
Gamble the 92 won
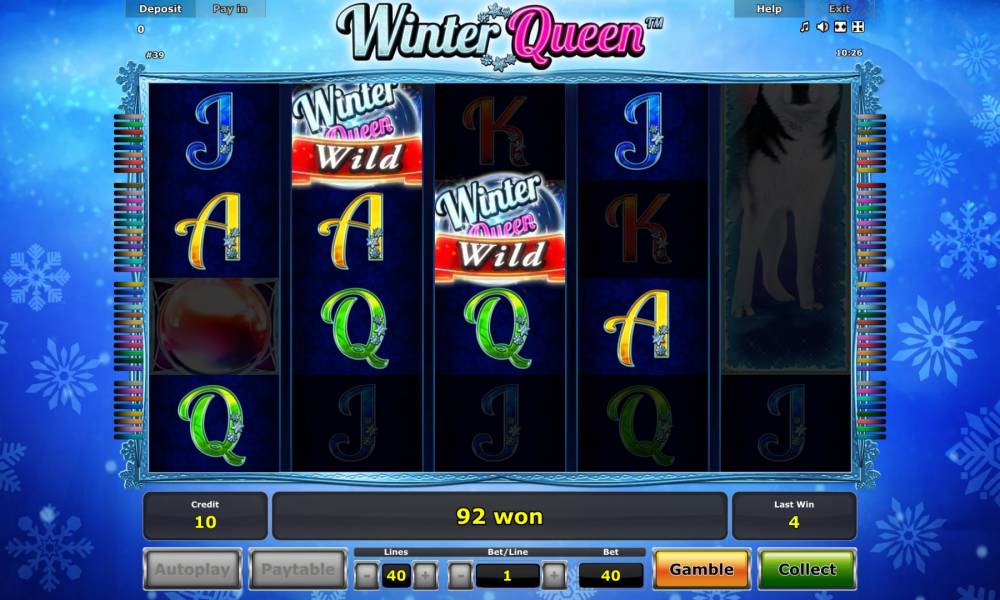pos(701,569)
